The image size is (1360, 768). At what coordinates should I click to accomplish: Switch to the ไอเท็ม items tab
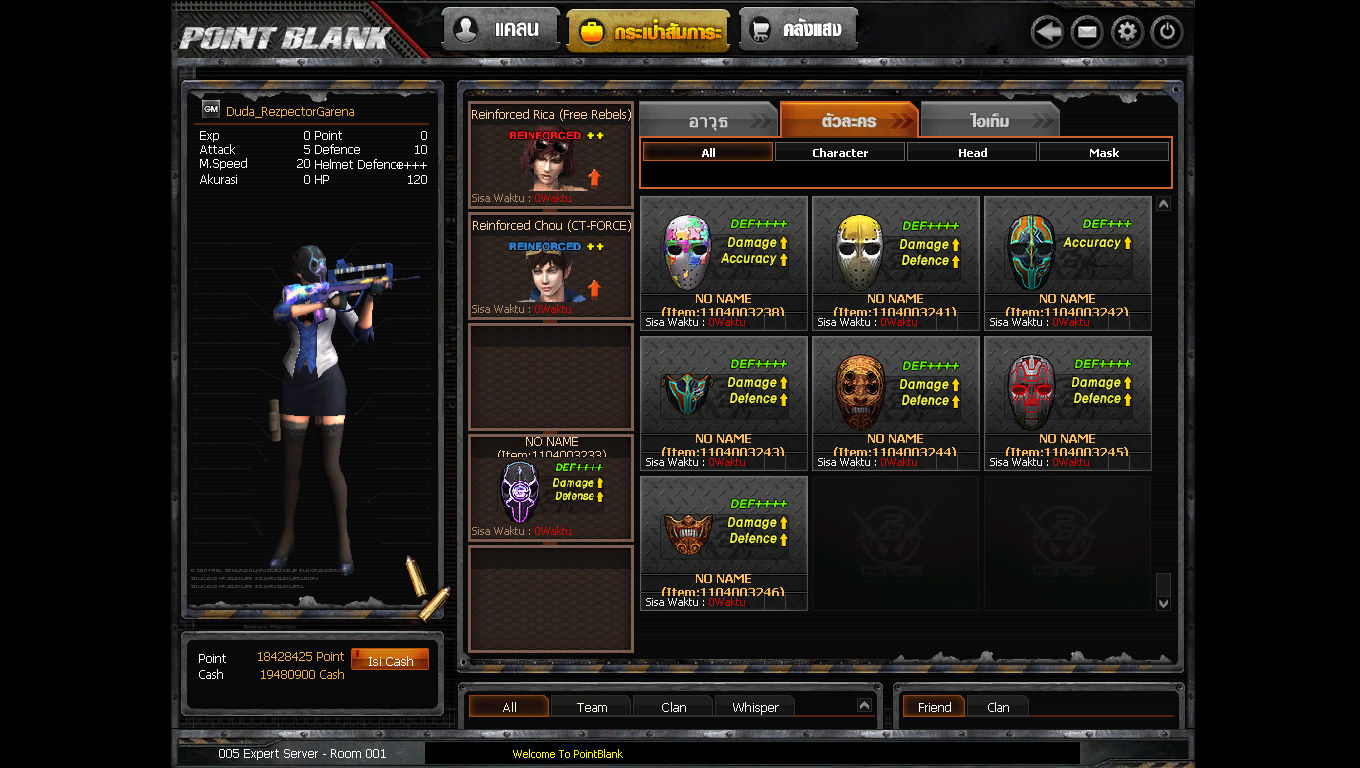(x=988, y=119)
